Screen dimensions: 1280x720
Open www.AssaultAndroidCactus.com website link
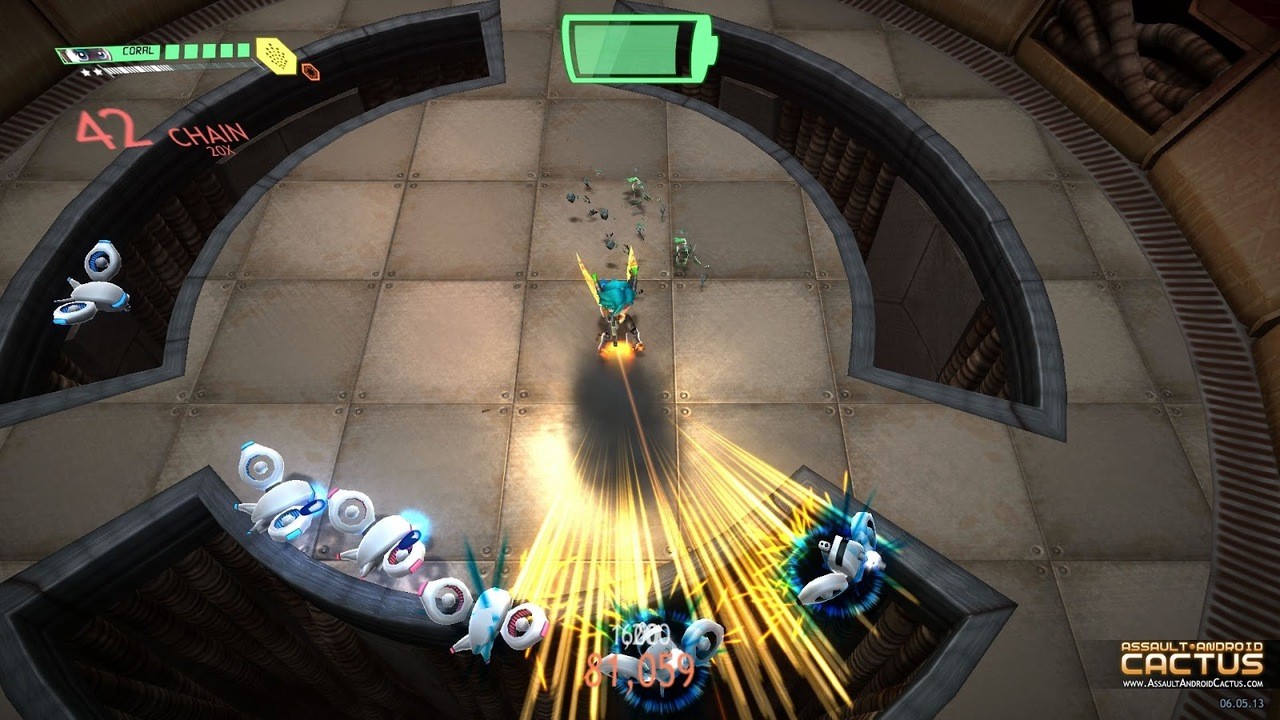click(1190, 685)
